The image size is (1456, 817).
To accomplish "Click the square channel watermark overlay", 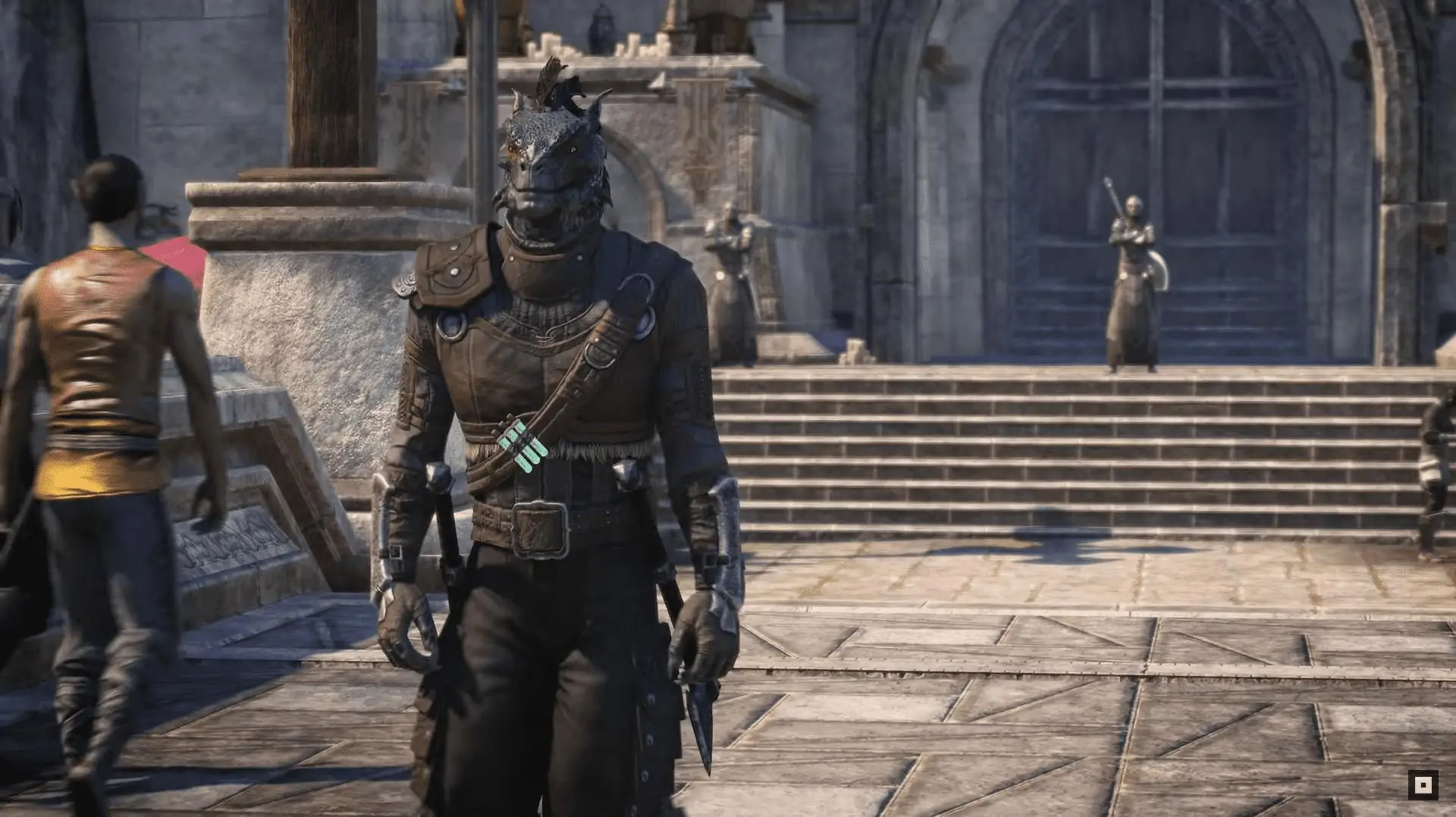I will pyautogui.click(x=1423, y=785).
